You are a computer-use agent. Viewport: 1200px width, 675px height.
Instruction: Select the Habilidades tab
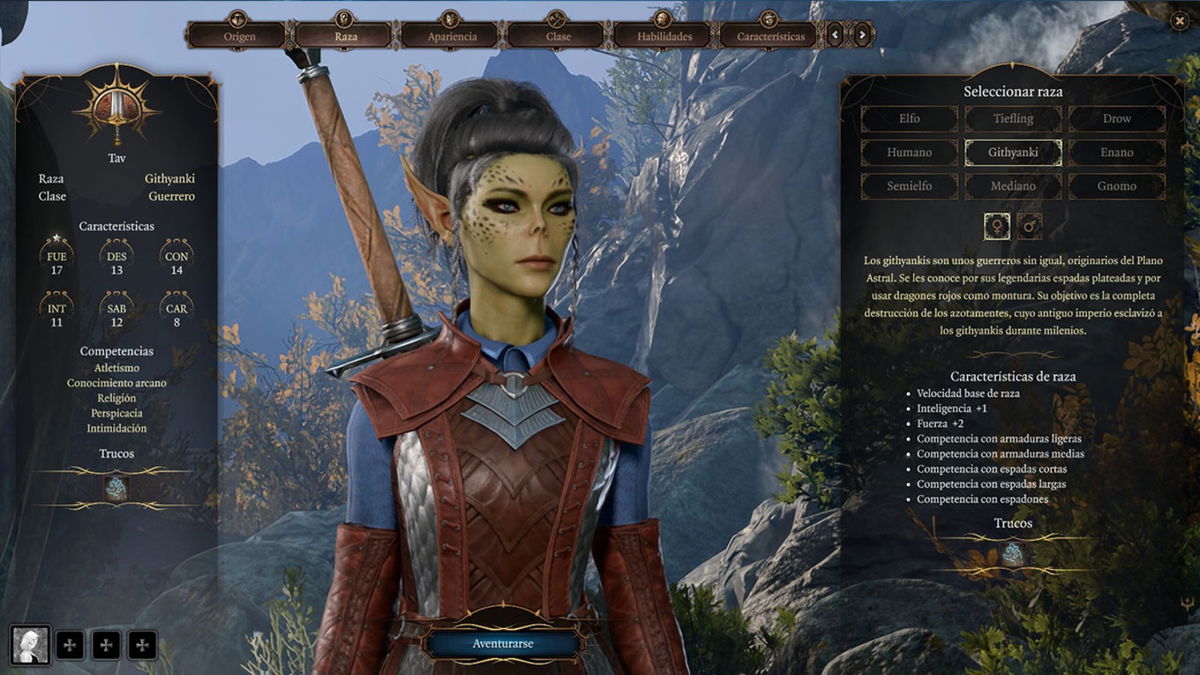[x=665, y=36]
